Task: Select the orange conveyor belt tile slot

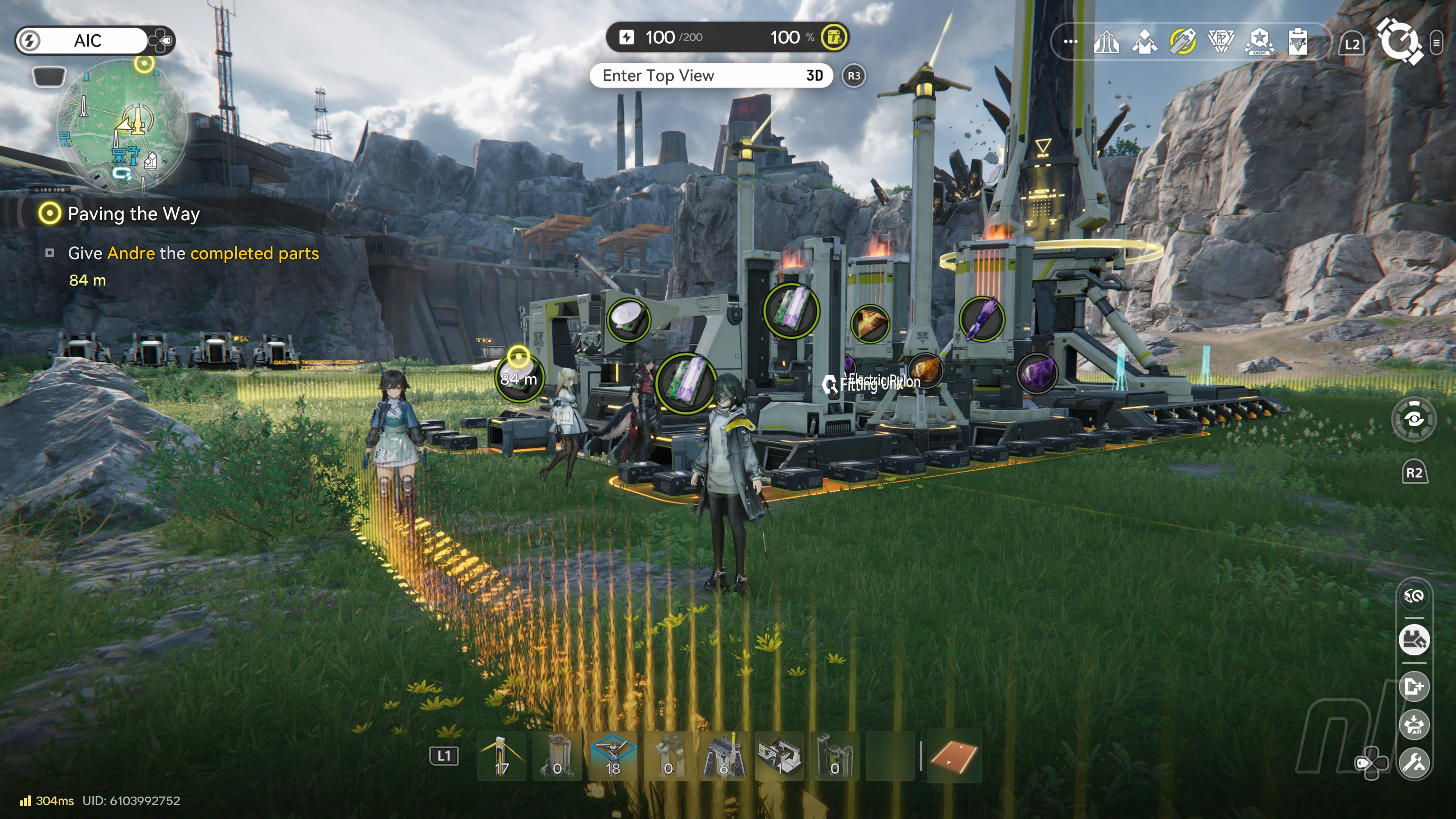Action: (x=954, y=756)
